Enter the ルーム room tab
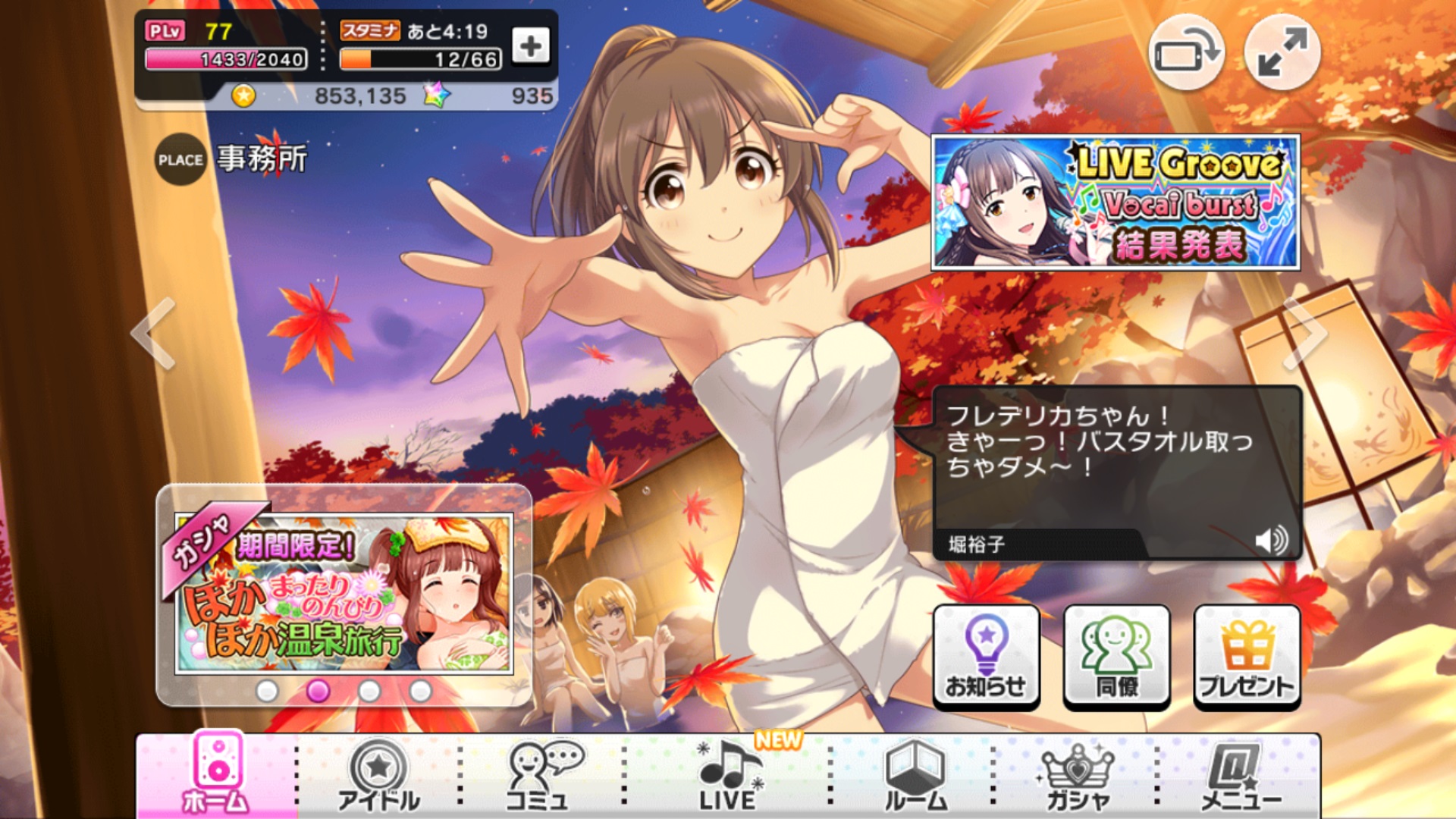The height and width of the screenshot is (819, 1456). click(915, 777)
